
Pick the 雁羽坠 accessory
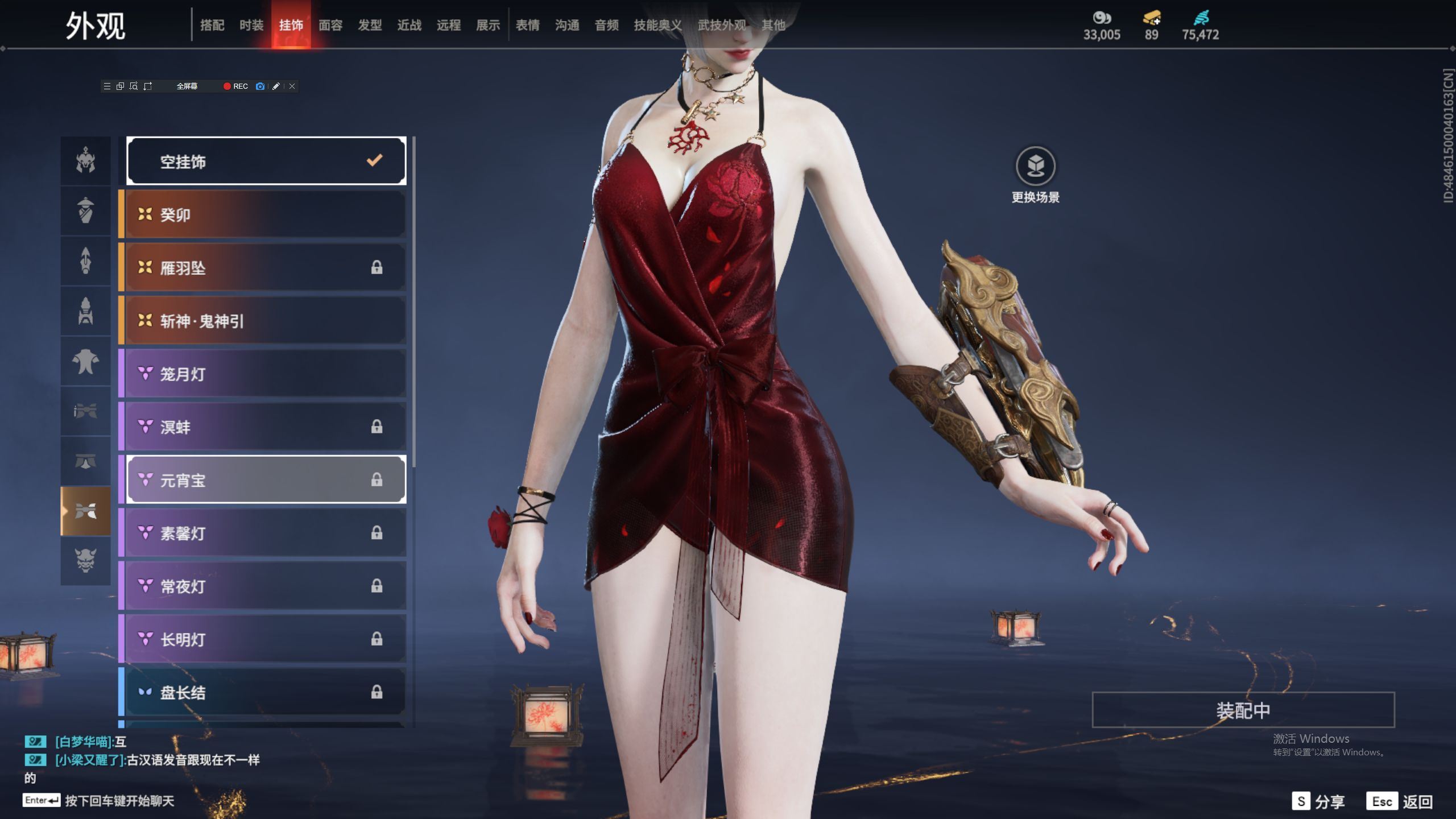(266, 268)
